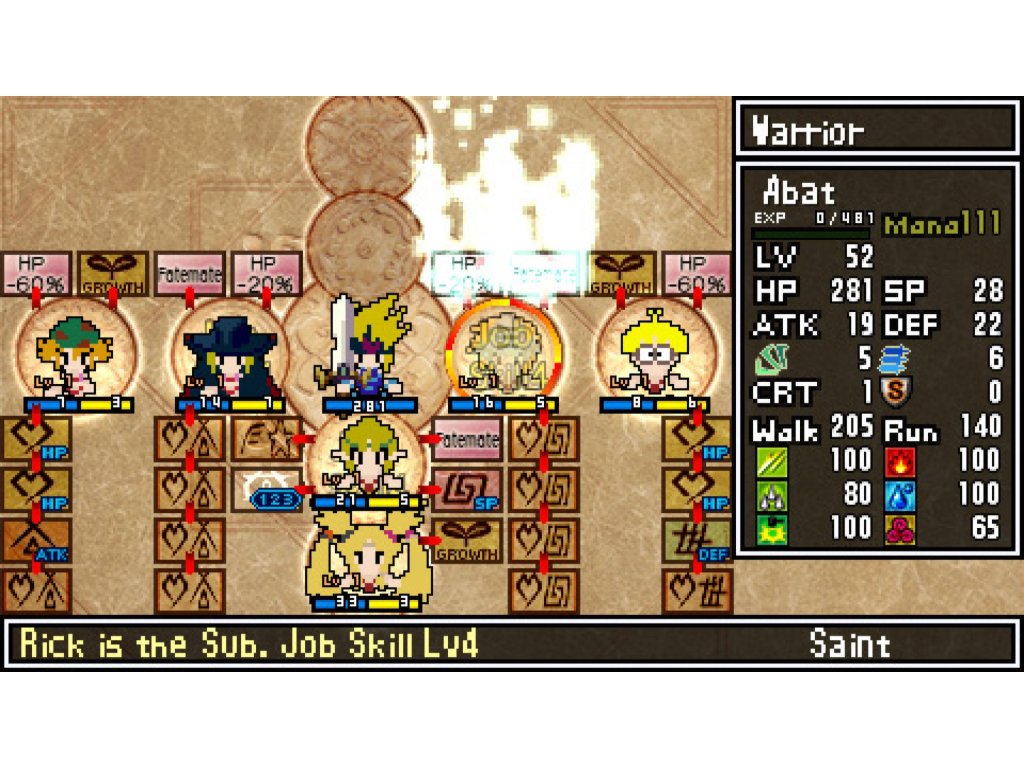Select the glowing Job Skill Lv4 circle
1024x768 pixels.
pos(502,352)
